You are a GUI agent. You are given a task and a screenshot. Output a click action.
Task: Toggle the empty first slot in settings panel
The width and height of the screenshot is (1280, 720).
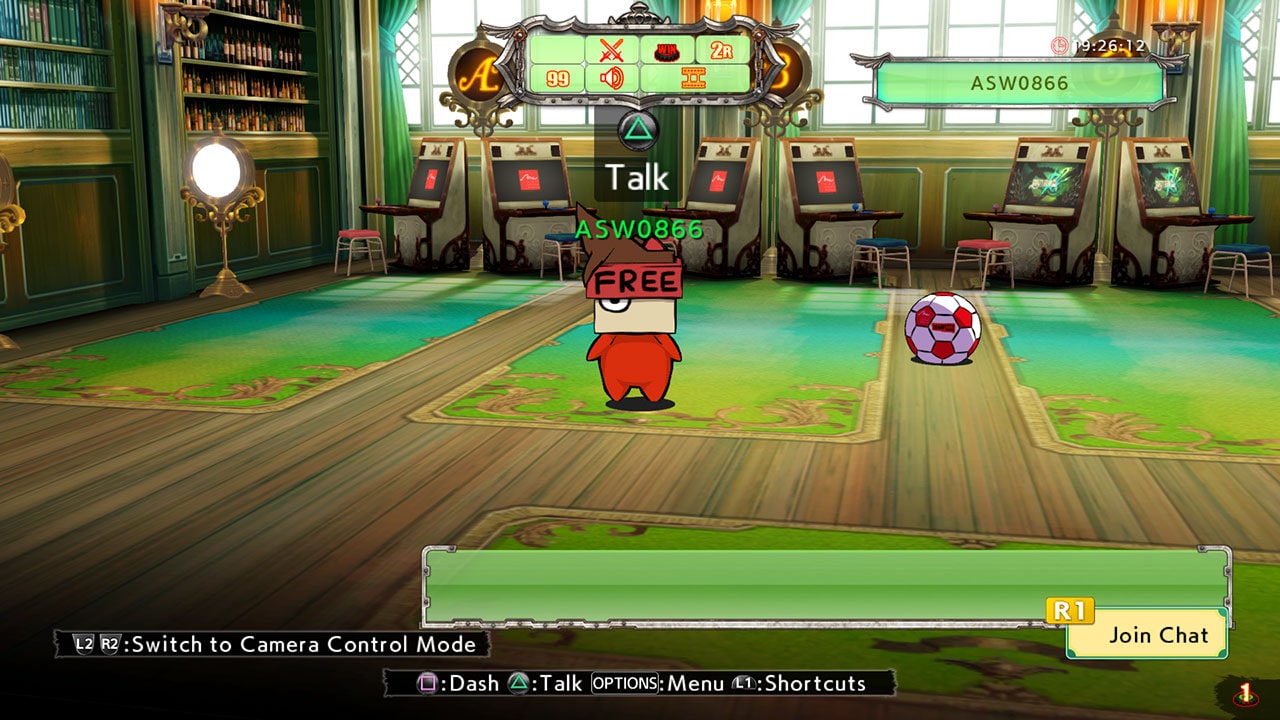556,49
